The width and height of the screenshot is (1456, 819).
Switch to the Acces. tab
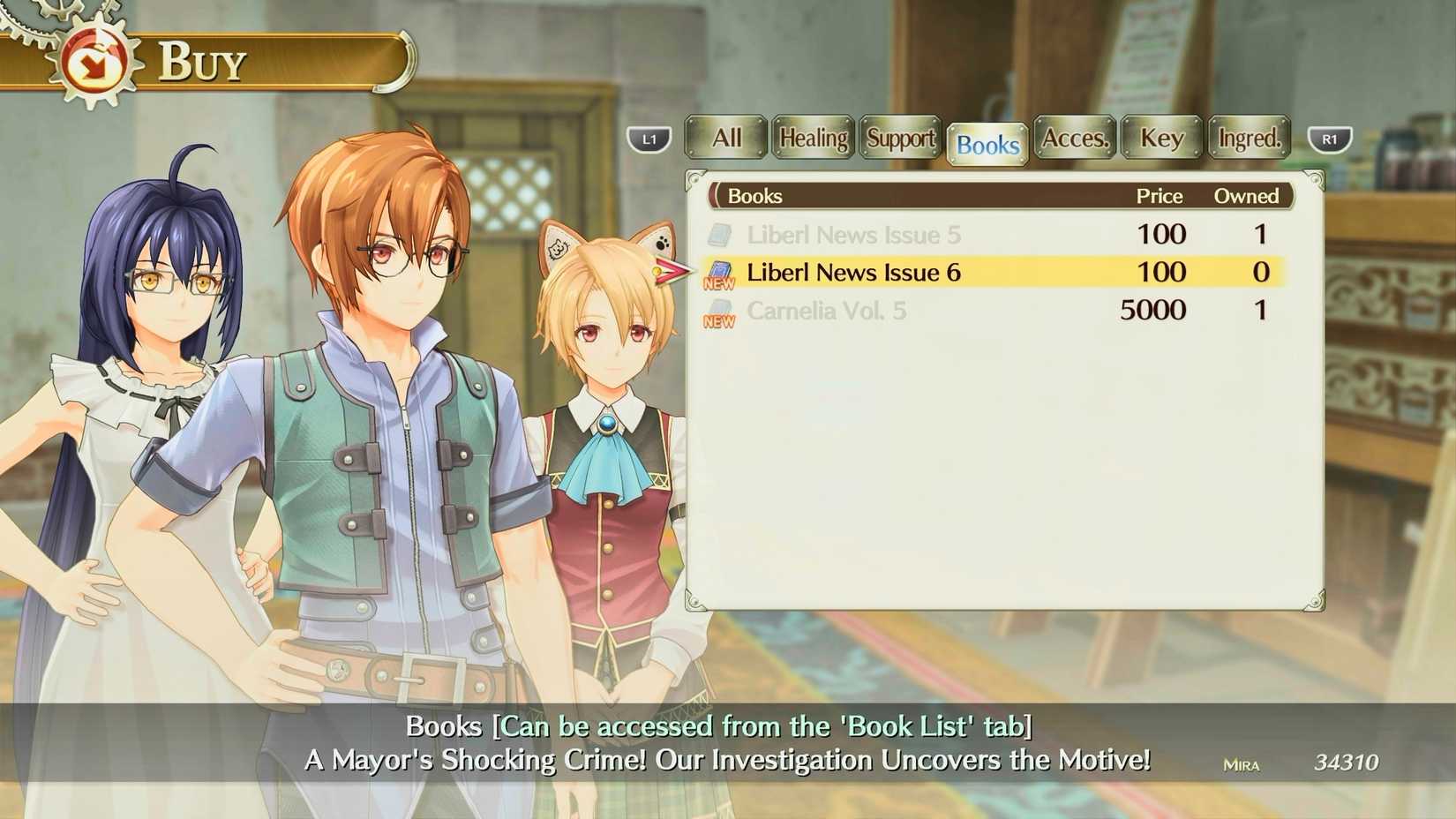tap(1074, 138)
